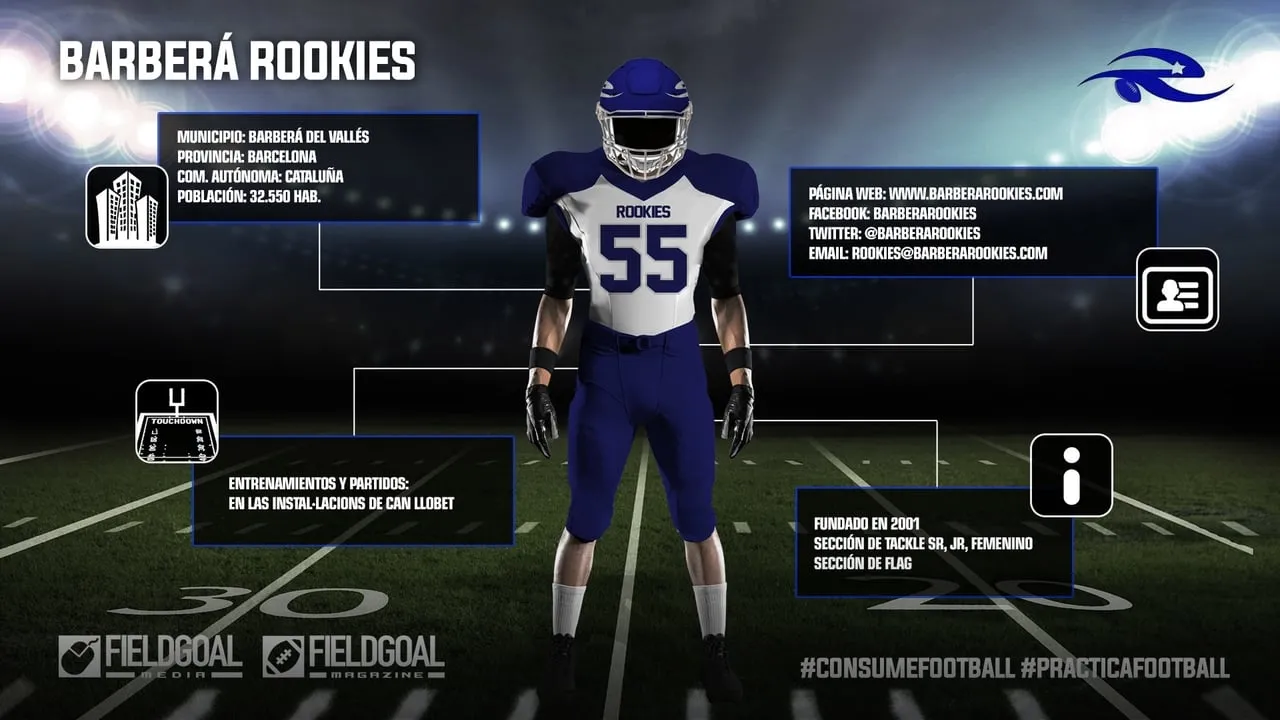Click the information "i" icon
Image resolution: width=1280 pixels, height=720 pixels.
coord(1071,475)
